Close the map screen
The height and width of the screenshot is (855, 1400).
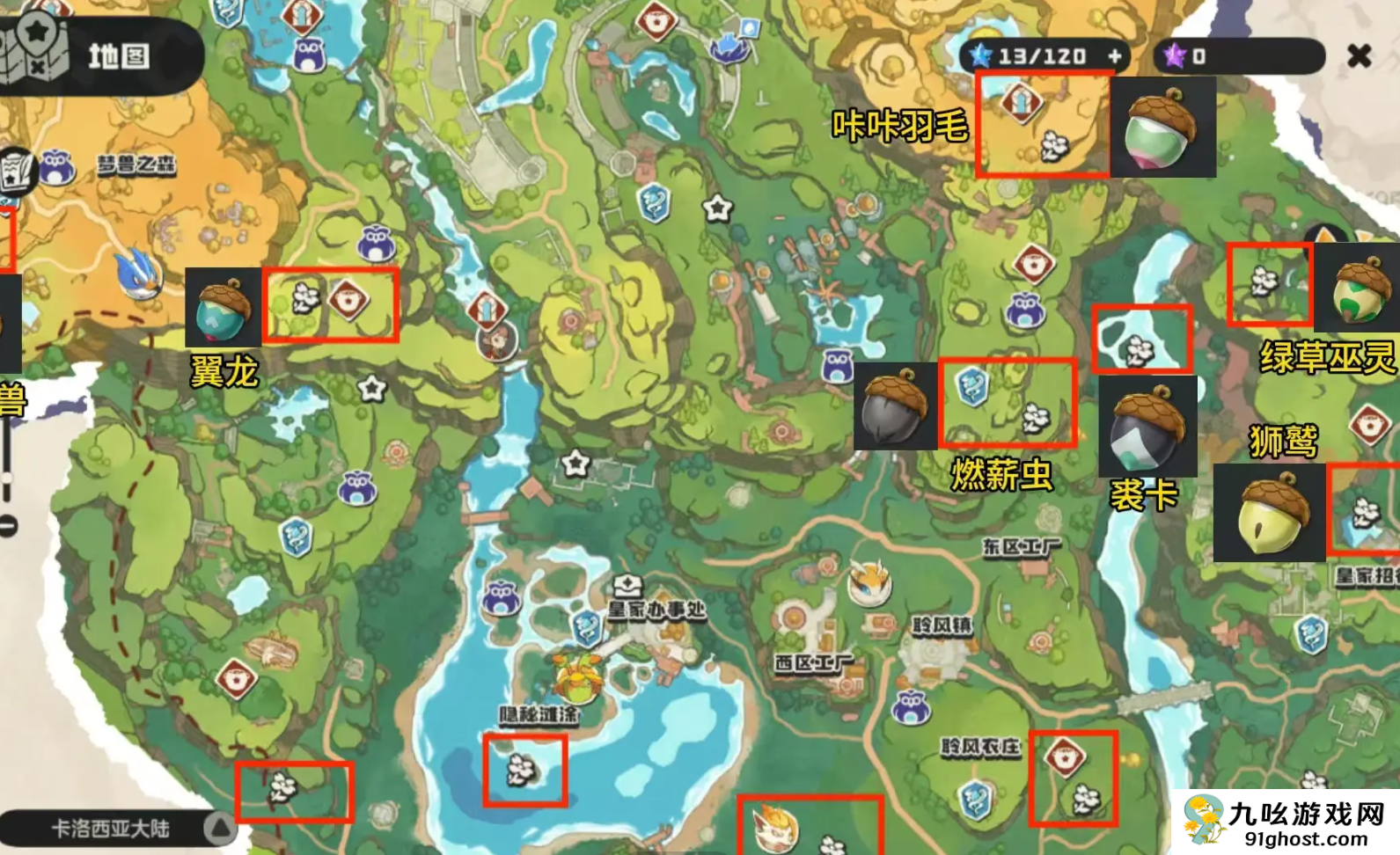click(x=1359, y=57)
